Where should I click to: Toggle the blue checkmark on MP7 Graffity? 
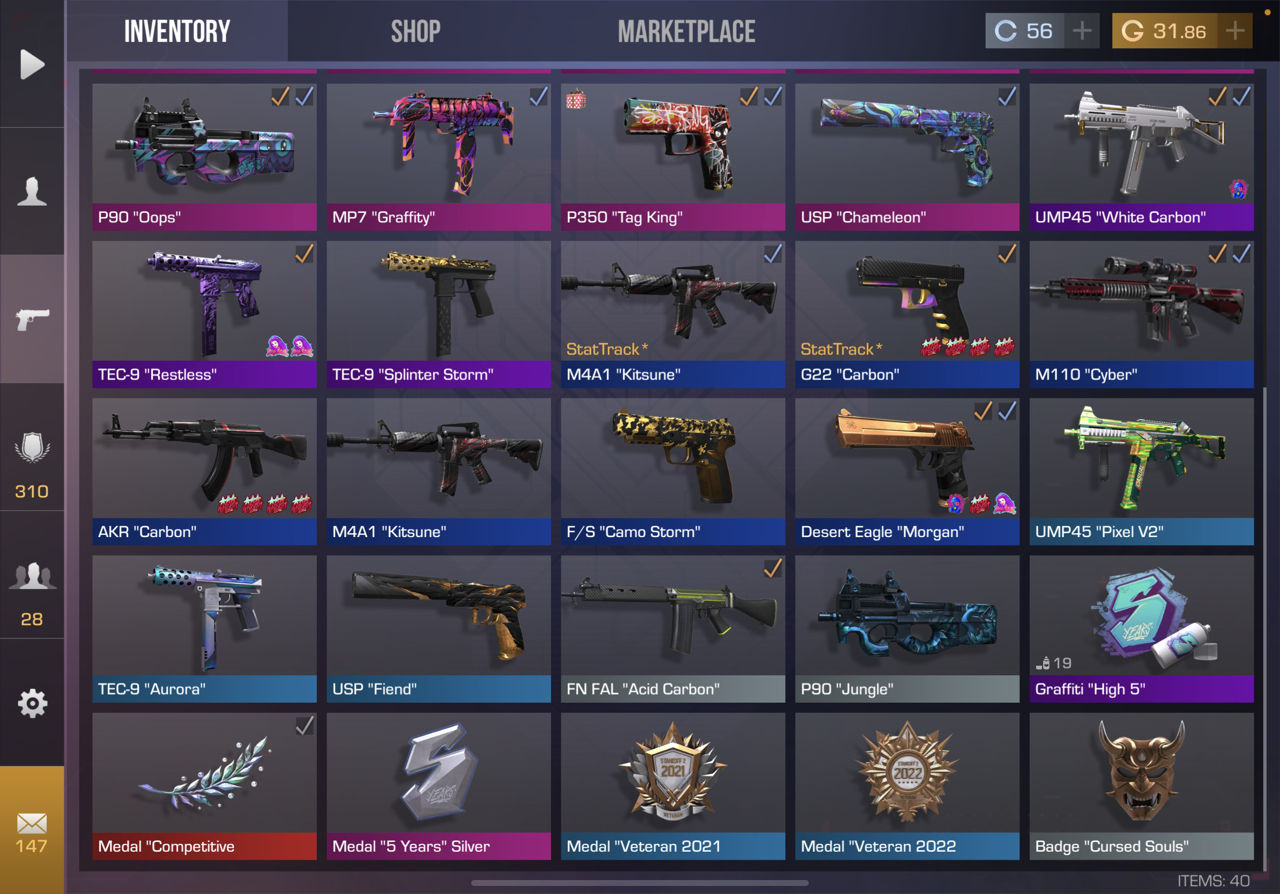coord(539,97)
